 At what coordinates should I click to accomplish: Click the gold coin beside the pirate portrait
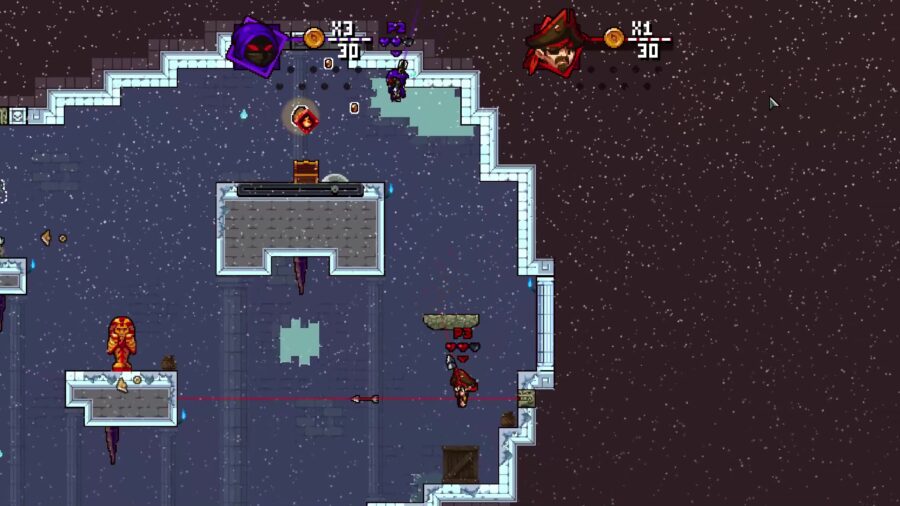614,38
